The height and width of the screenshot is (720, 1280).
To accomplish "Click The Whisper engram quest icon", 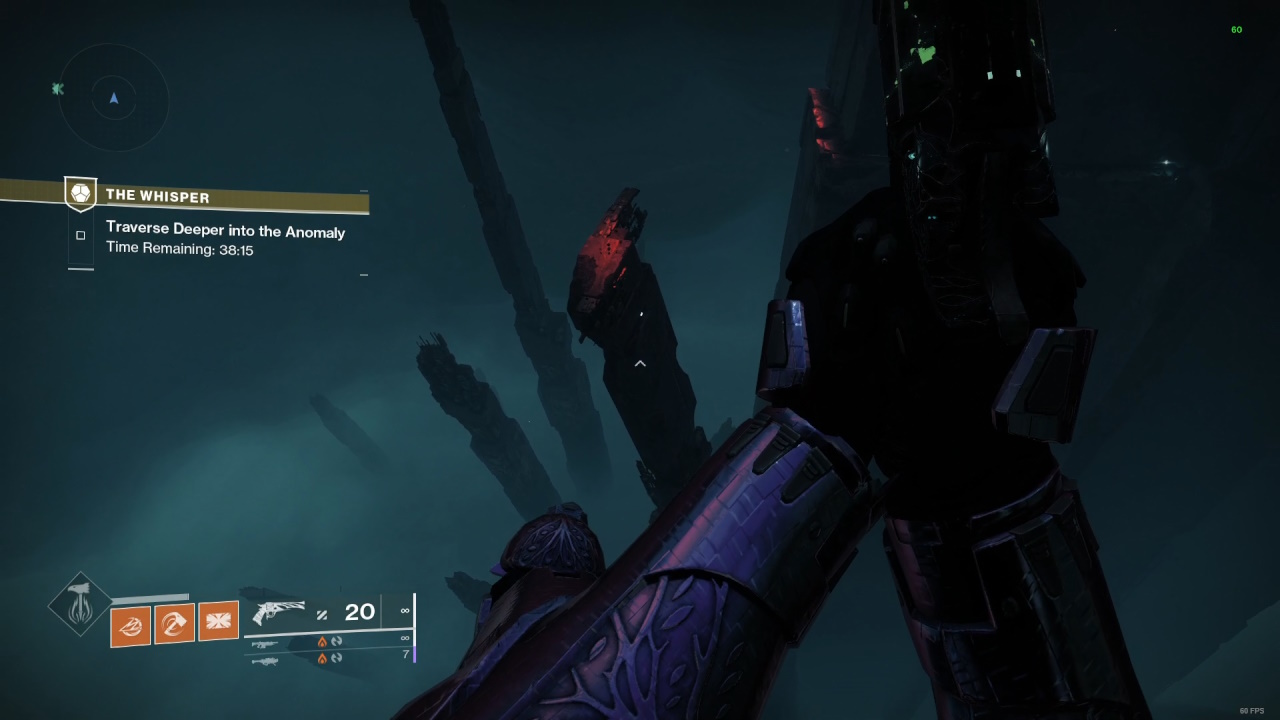I will click(80, 194).
